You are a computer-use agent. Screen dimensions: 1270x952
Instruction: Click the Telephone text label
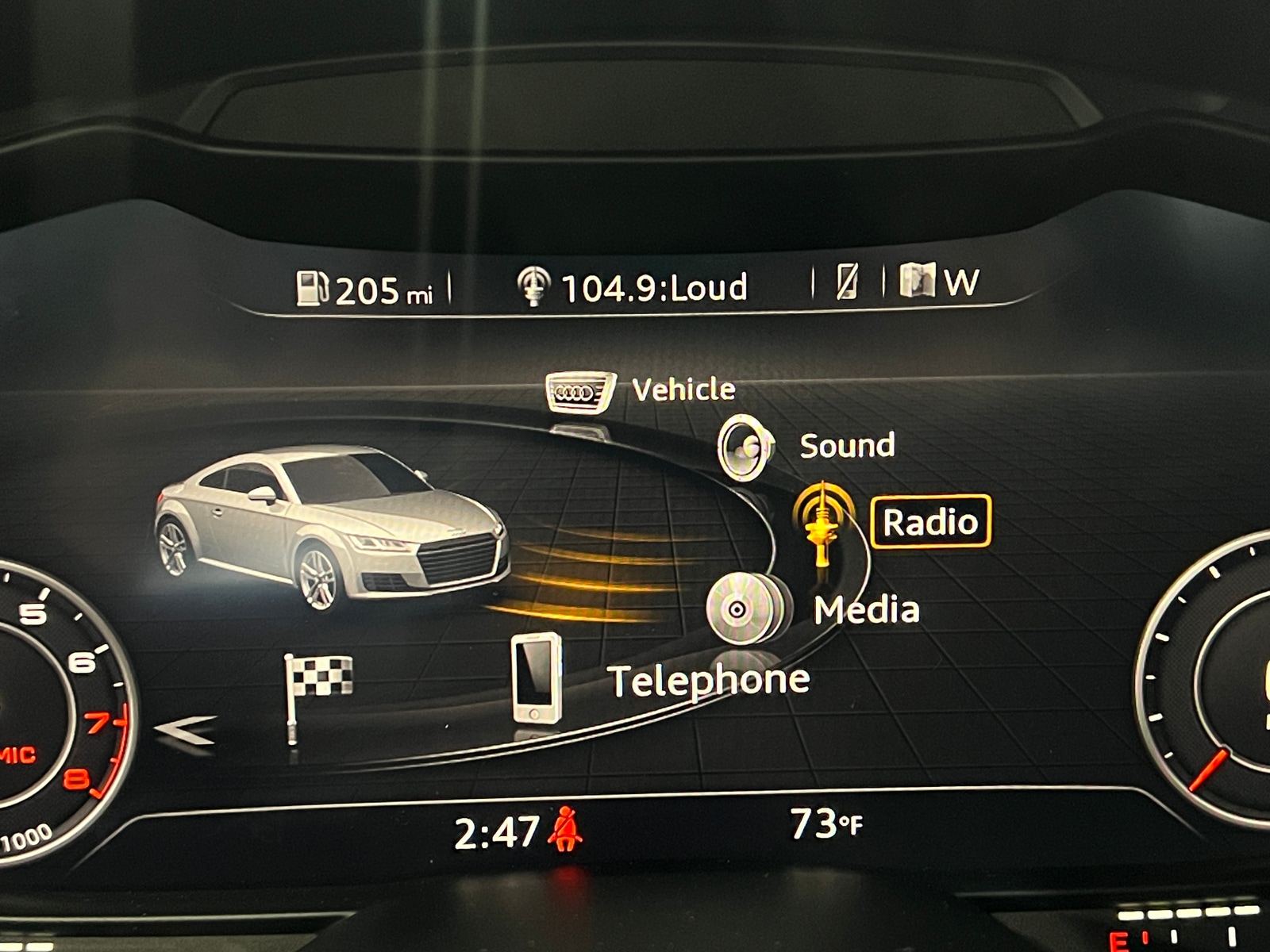[708, 679]
